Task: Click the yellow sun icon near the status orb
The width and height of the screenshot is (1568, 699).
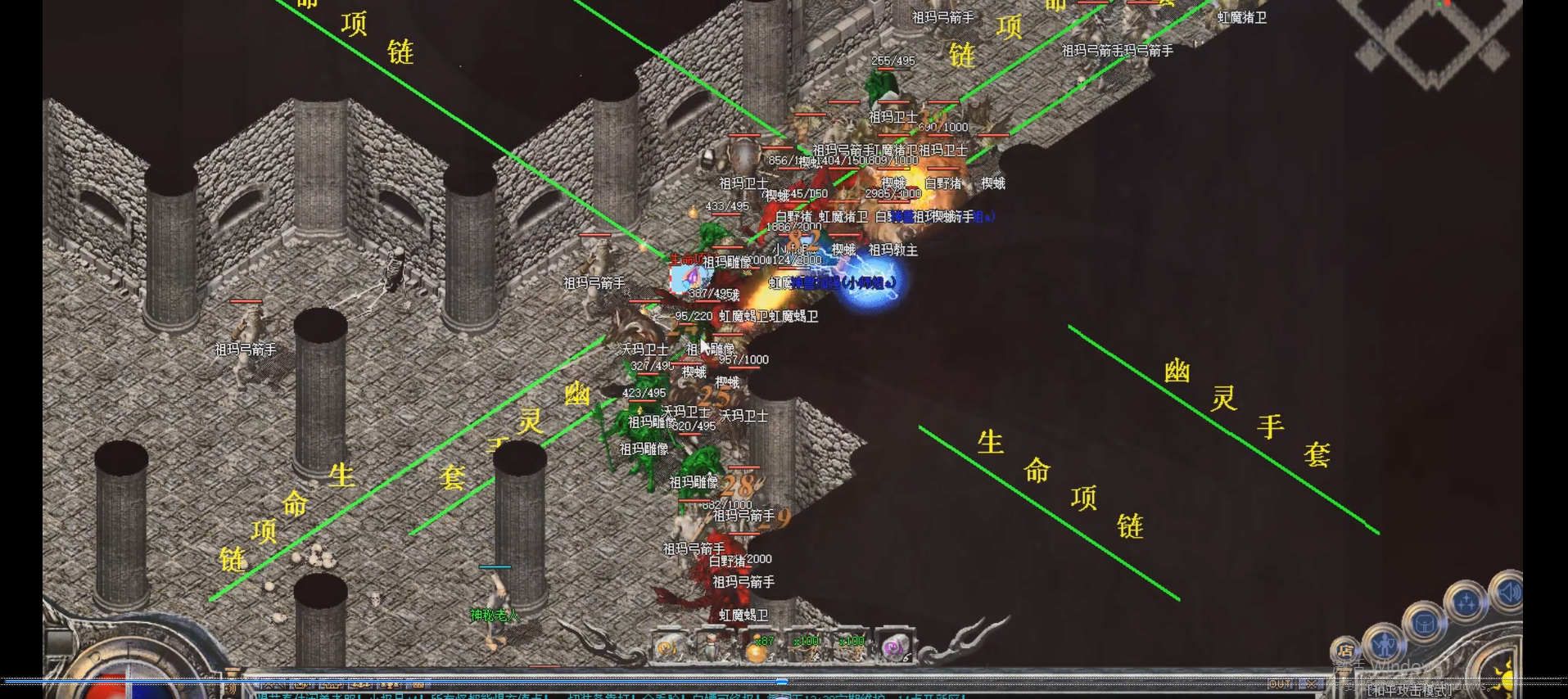Action: point(1506,680)
